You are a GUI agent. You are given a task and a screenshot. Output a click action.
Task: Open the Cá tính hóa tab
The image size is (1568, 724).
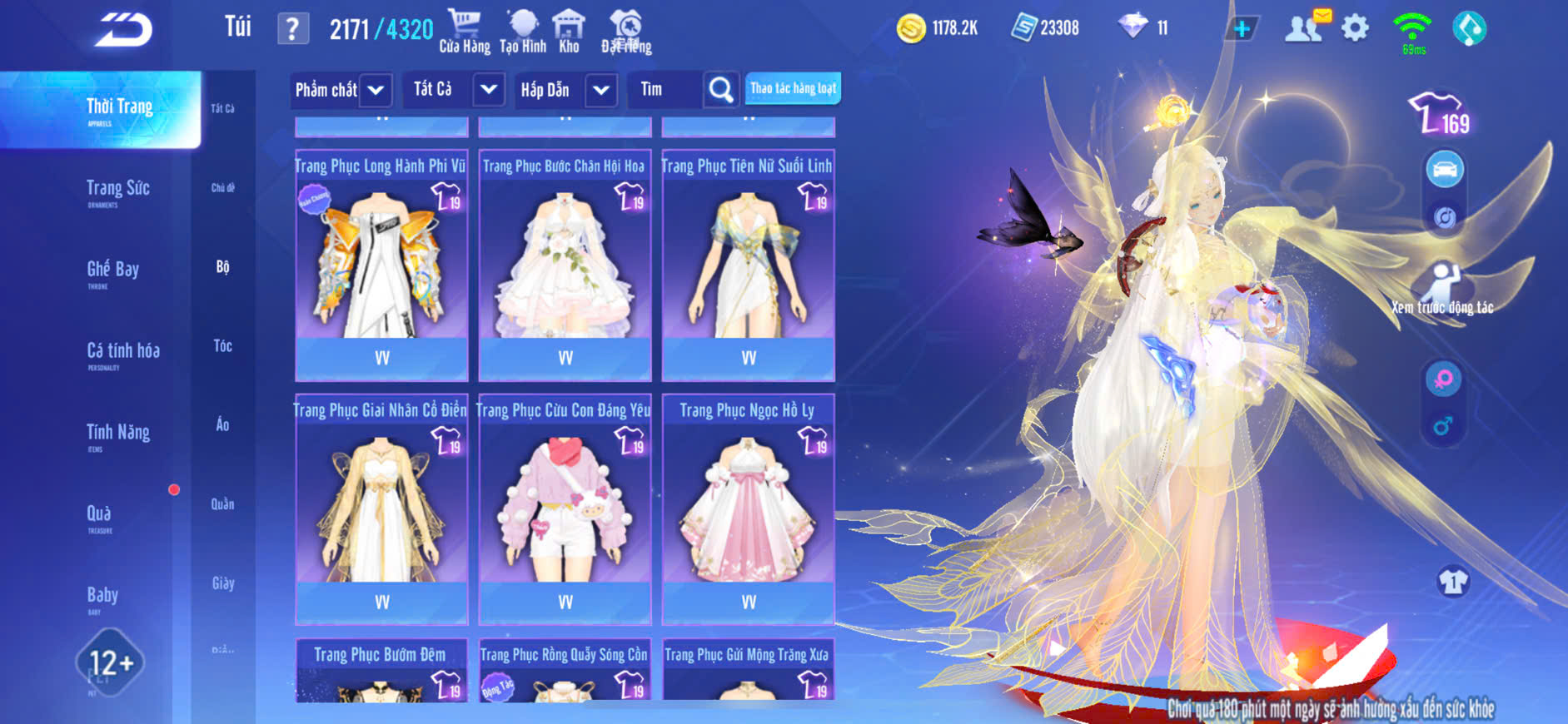tap(123, 352)
